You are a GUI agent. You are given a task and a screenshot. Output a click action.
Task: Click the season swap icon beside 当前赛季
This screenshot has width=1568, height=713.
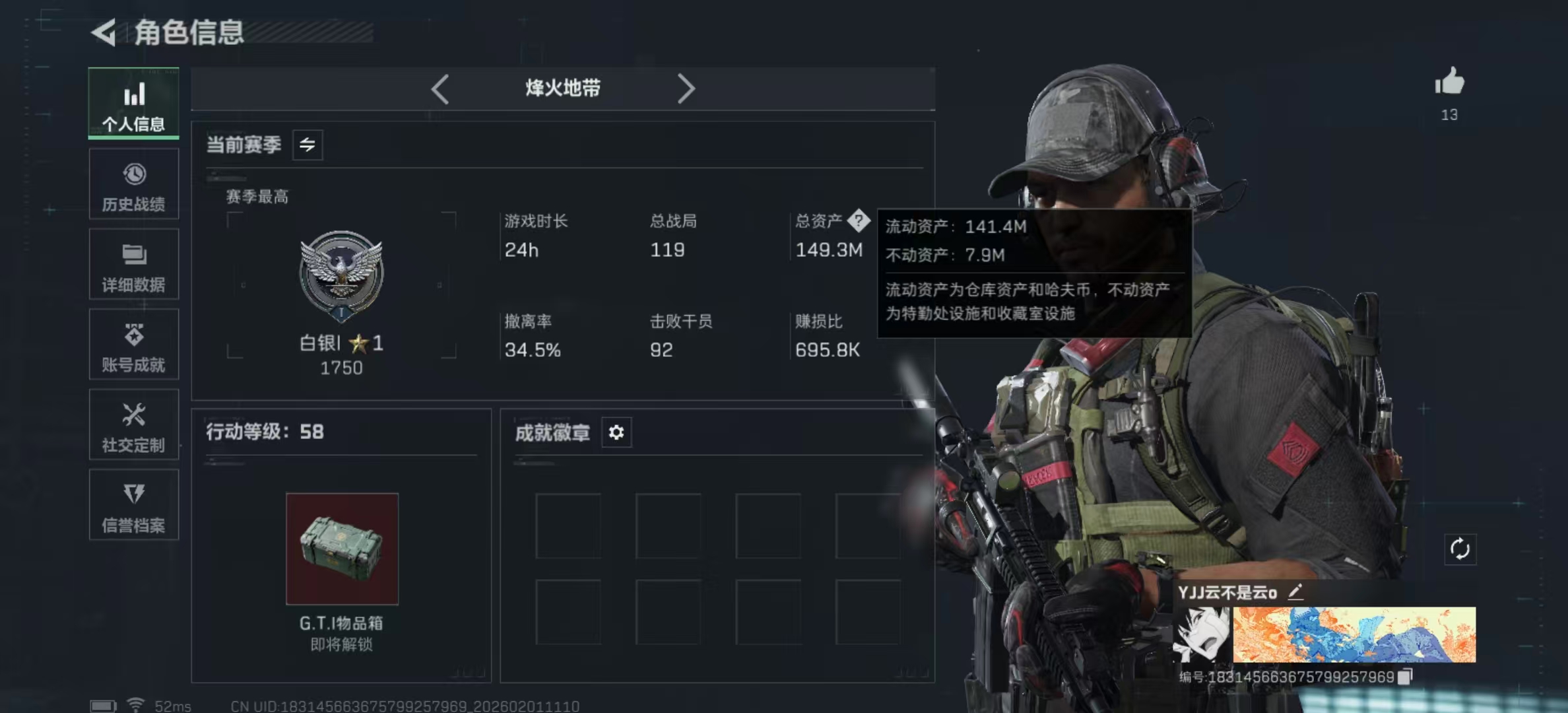pos(308,145)
